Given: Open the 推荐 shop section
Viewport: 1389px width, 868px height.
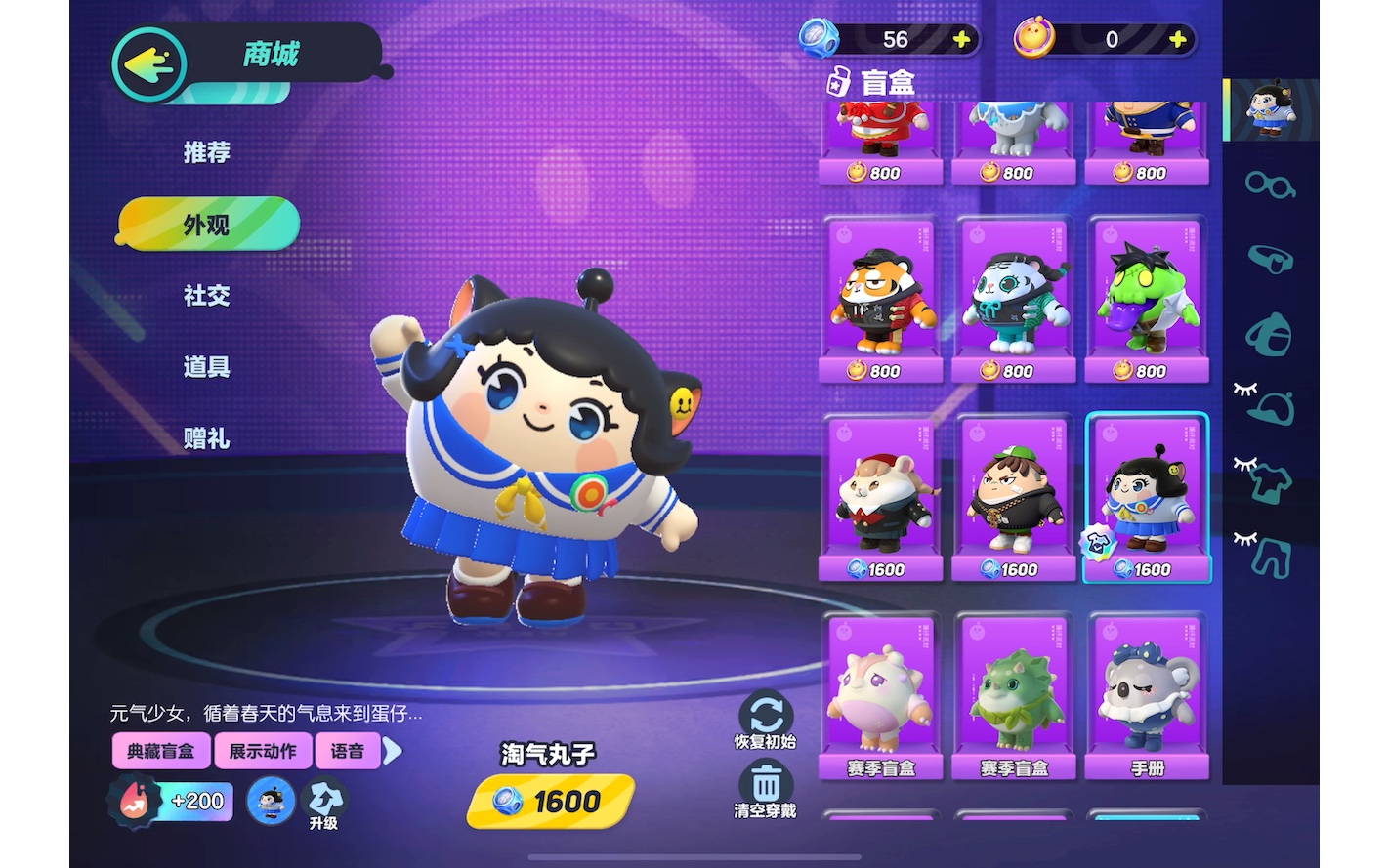Looking at the screenshot, I should coord(206,152).
